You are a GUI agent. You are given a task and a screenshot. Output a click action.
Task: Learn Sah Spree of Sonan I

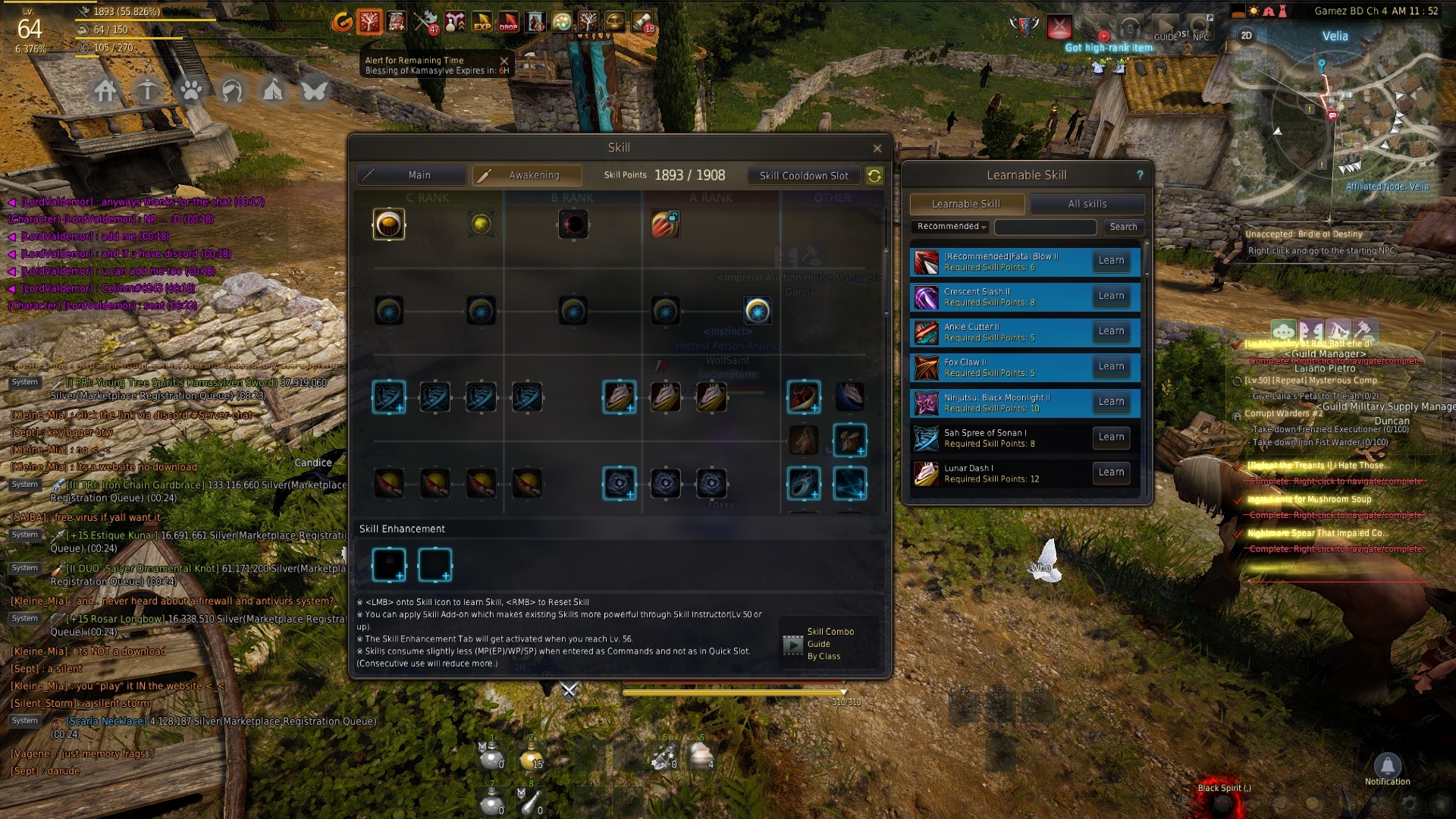click(1111, 437)
